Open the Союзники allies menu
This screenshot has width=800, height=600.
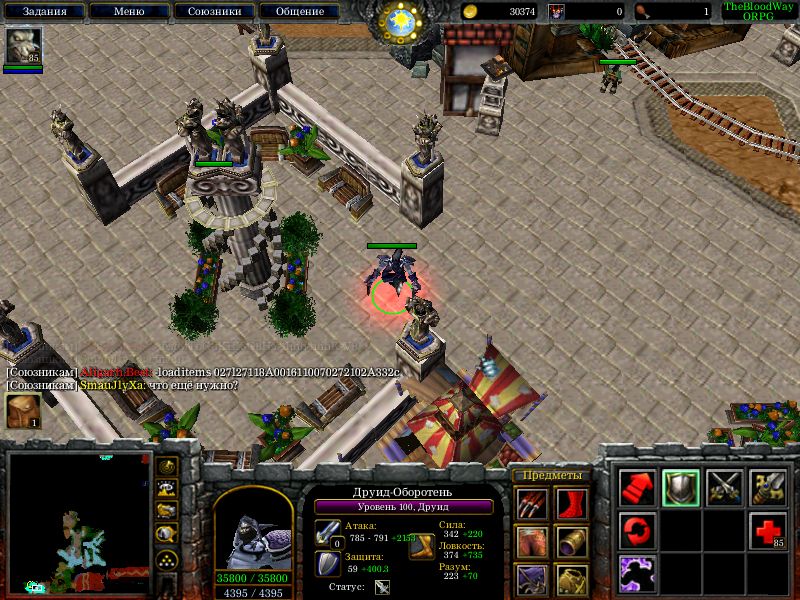pyautogui.click(x=213, y=12)
